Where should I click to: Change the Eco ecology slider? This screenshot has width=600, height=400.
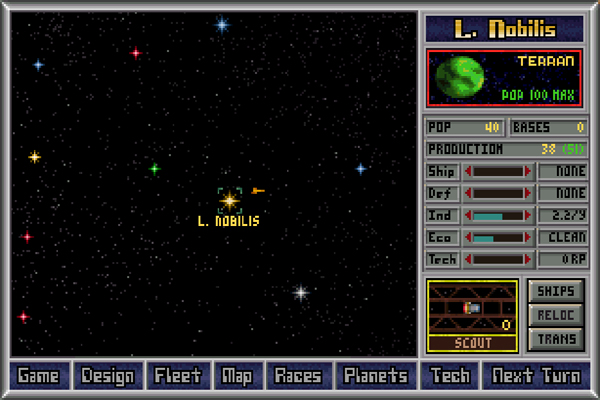tap(498, 237)
